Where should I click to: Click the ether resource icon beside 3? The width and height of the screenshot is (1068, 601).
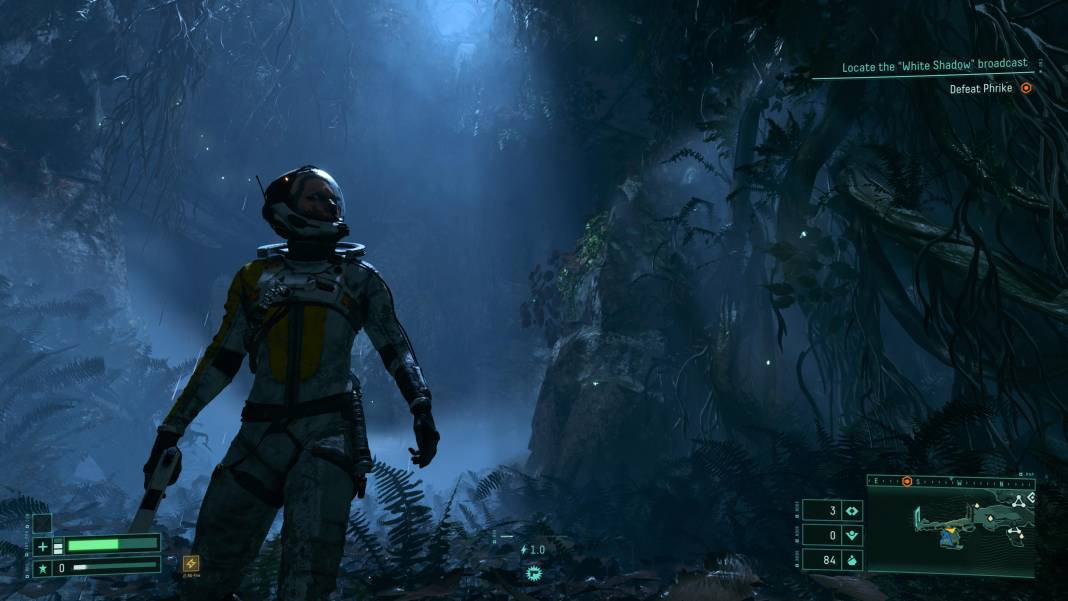(x=851, y=510)
